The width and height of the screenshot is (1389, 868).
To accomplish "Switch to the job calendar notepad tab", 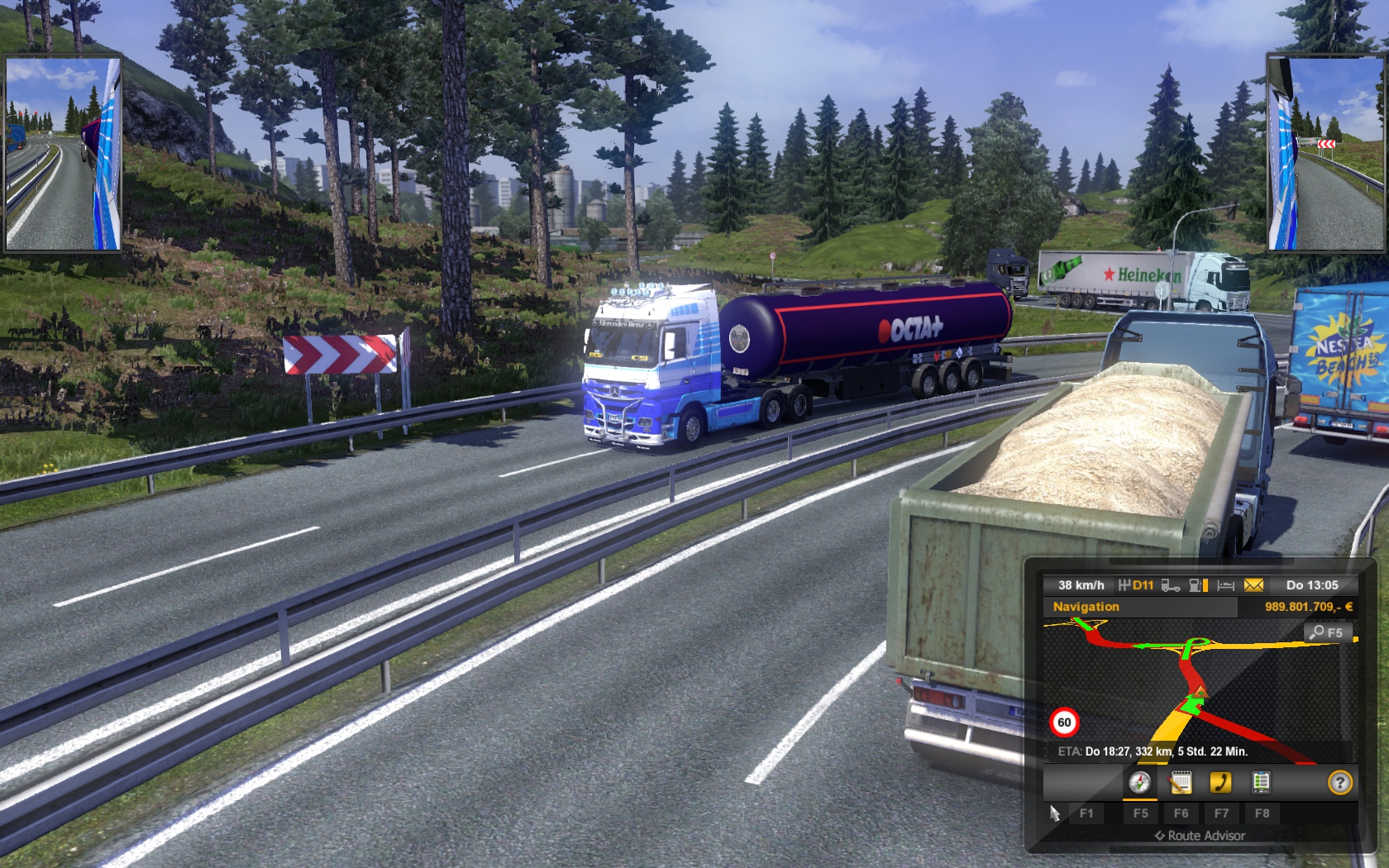I will coord(1181,782).
